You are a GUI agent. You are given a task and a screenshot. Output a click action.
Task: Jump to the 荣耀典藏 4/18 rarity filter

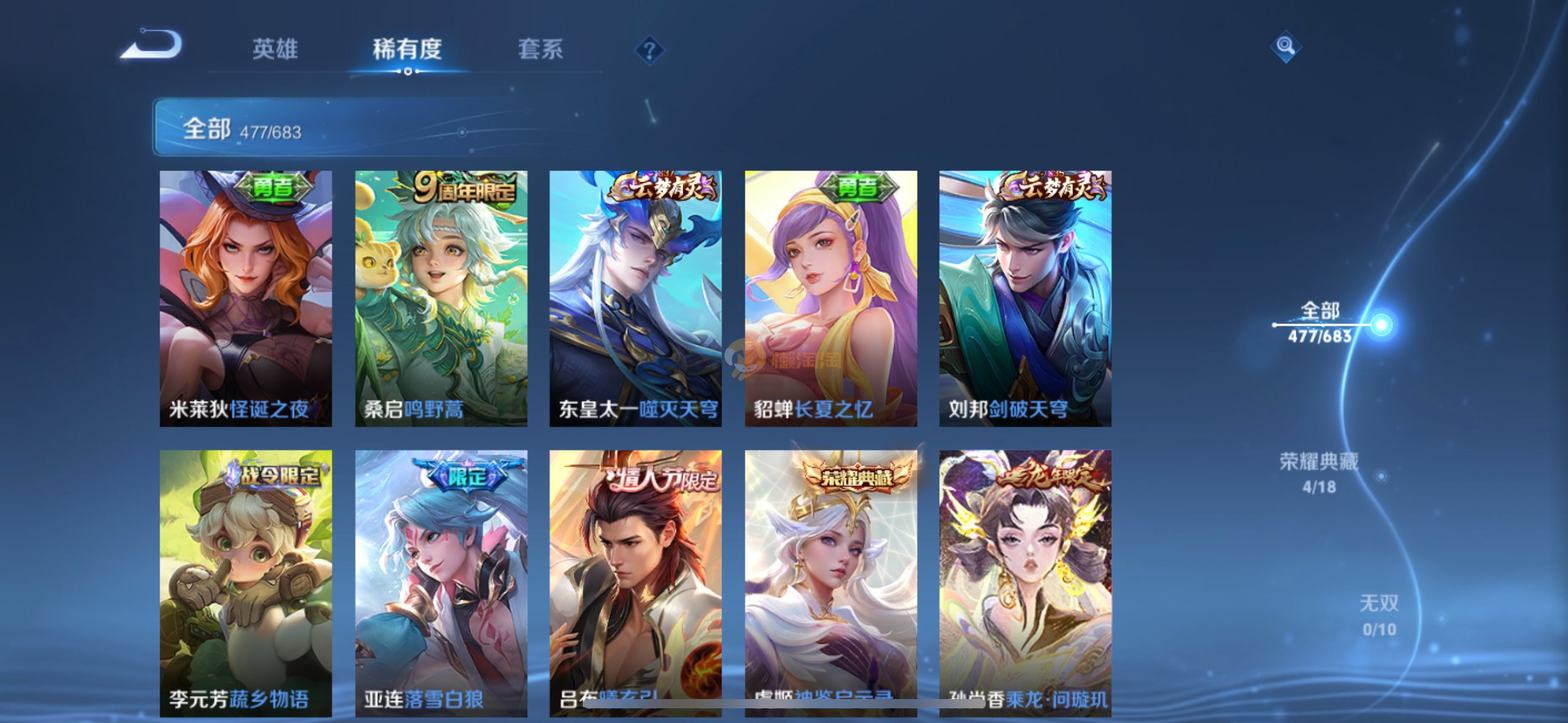pyautogui.click(x=1319, y=473)
